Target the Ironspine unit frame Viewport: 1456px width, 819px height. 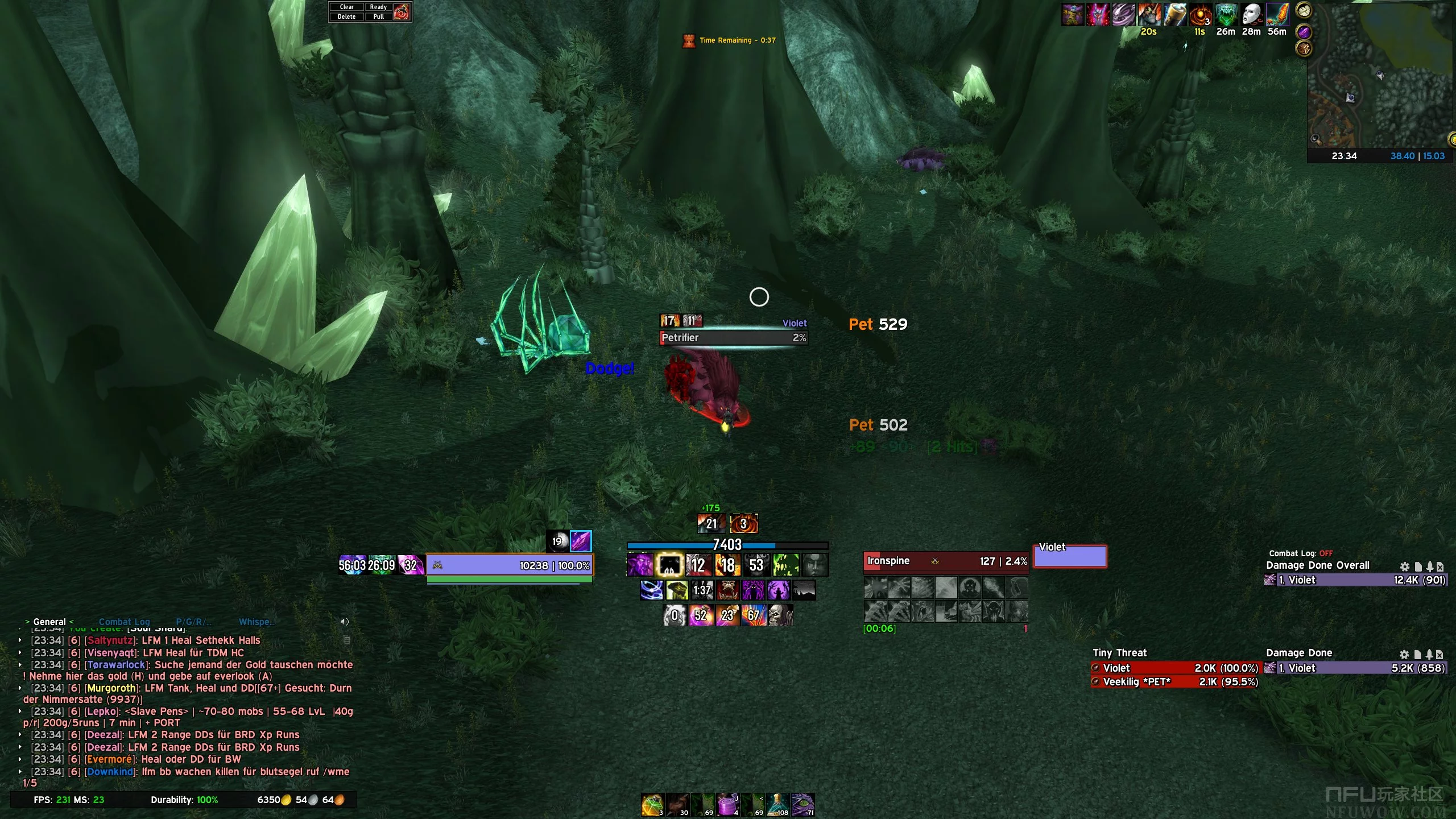(945, 561)
